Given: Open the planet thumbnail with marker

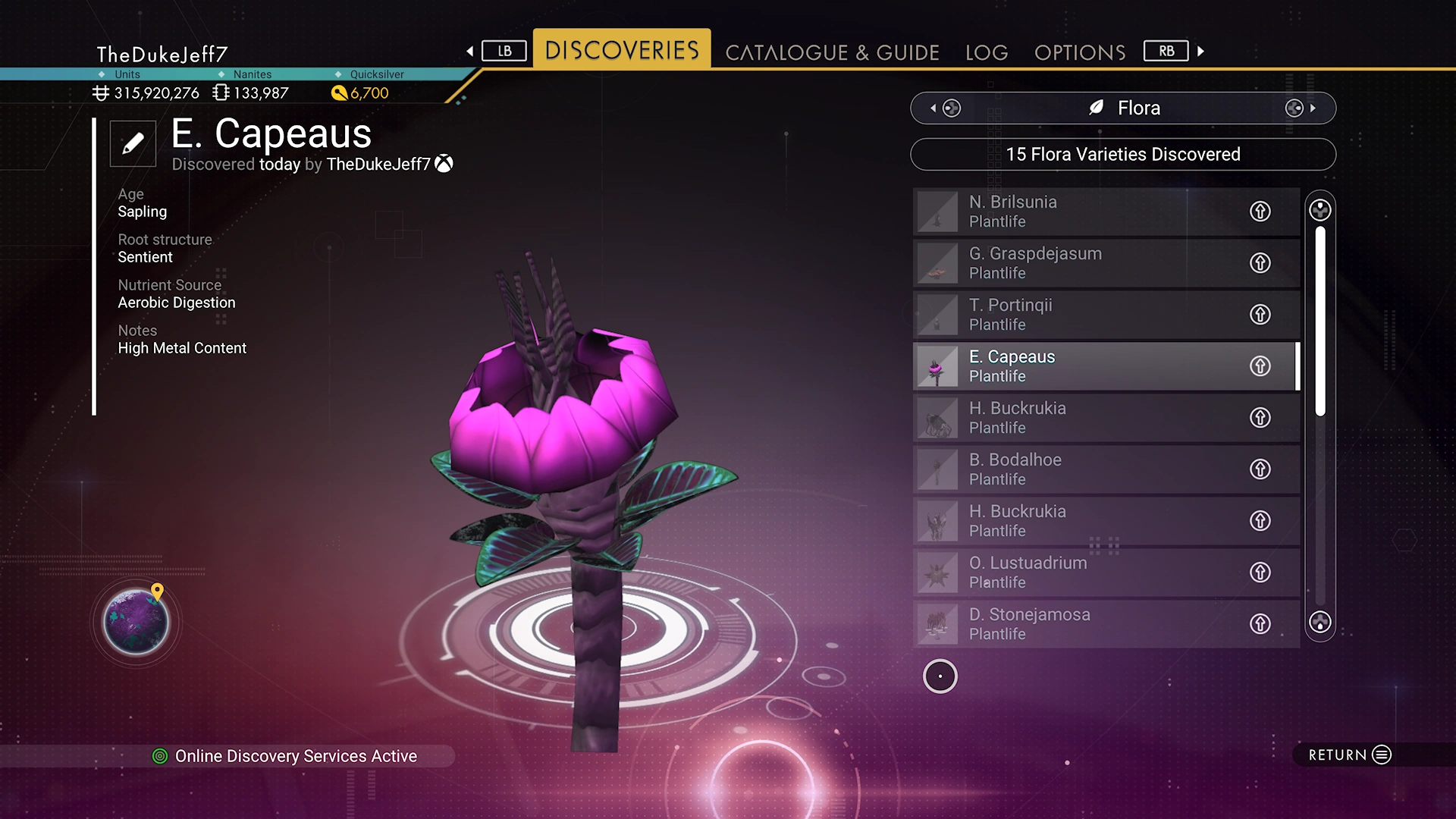Looking at the screenshot, I should click(136, 622).
